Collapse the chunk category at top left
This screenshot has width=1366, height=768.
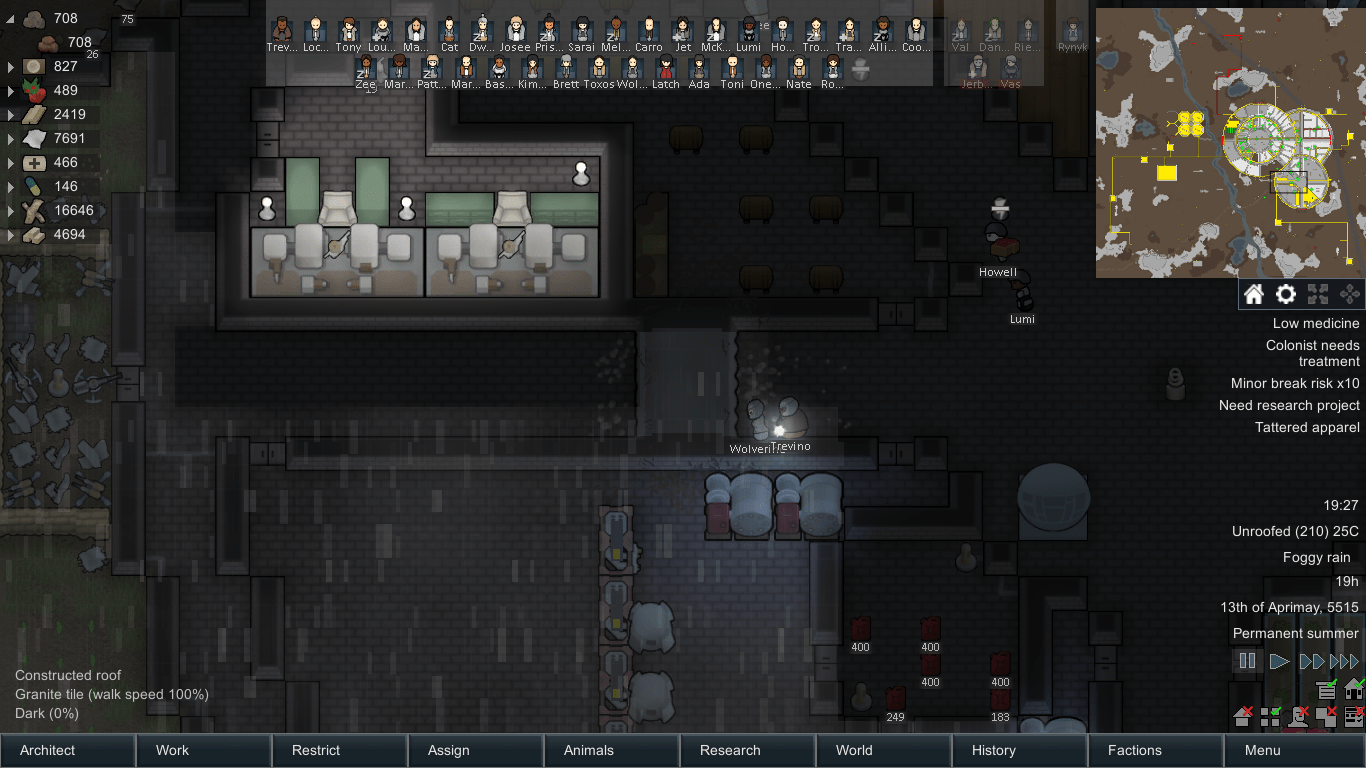(x=8, y=18)
